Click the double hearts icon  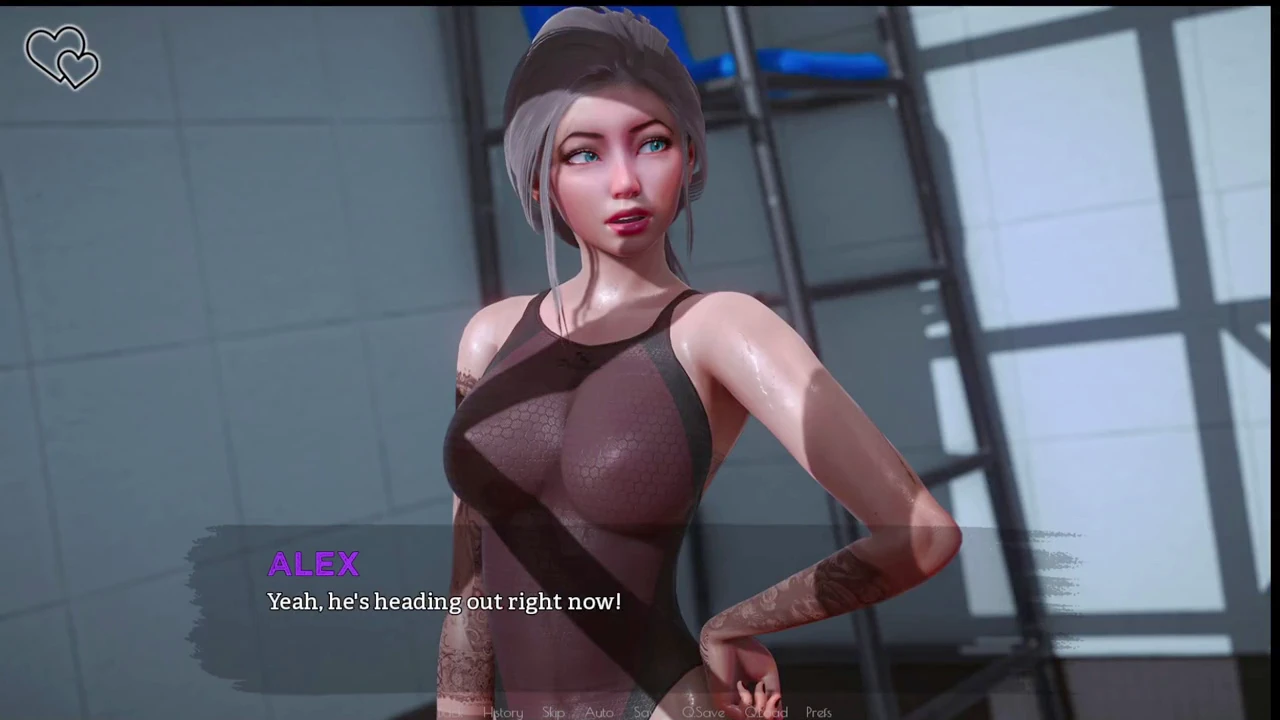(x=62, y=56)
